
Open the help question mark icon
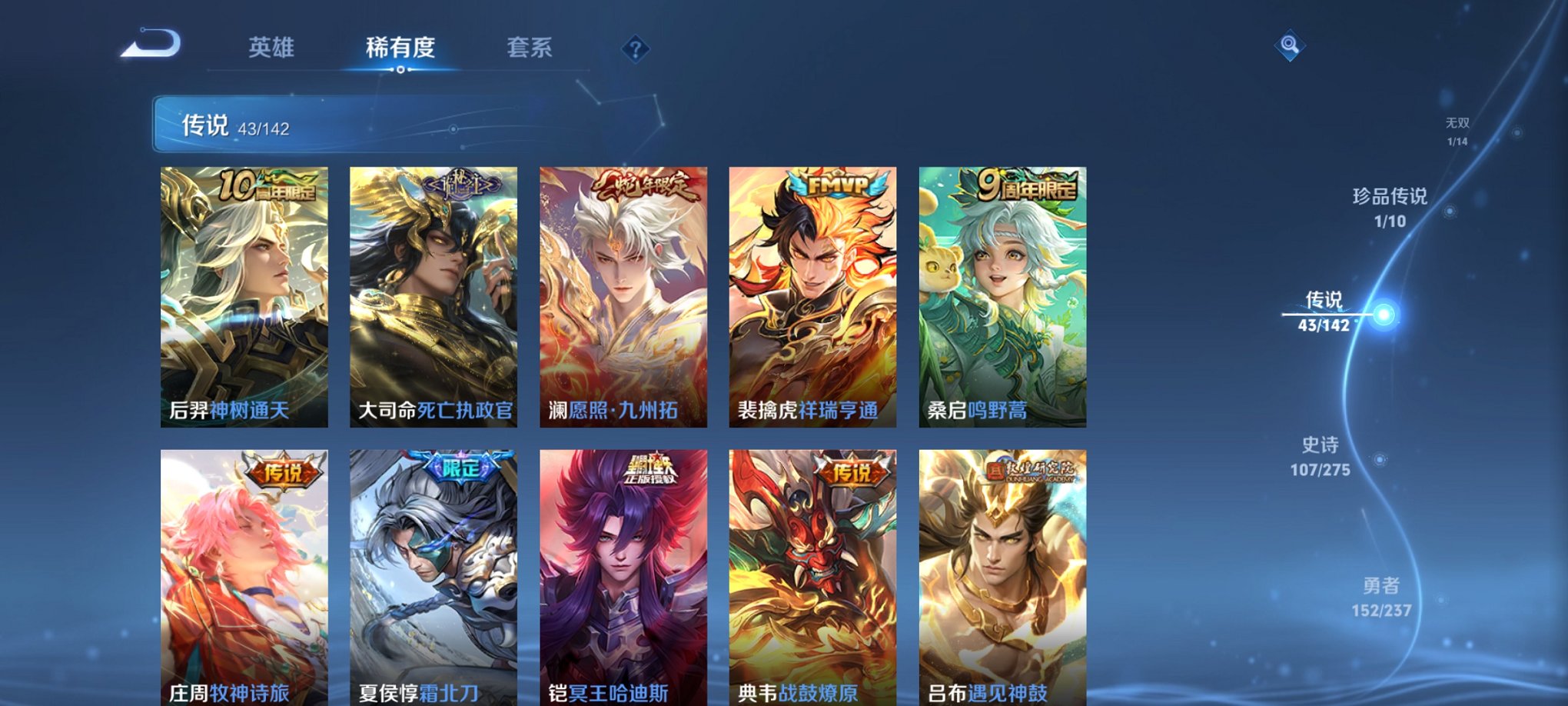[x=634, y=50]
